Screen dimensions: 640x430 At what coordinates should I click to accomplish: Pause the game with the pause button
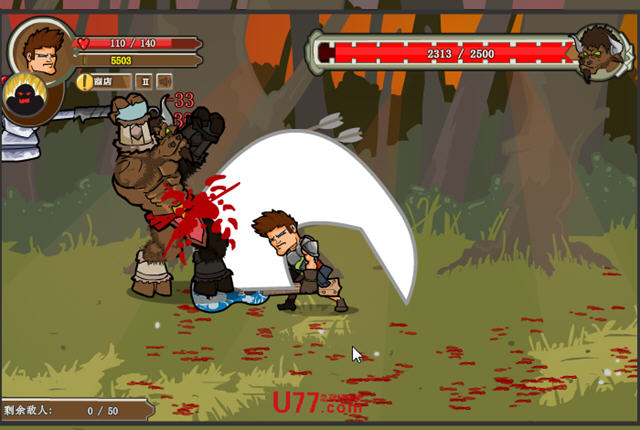click(144, 81)
